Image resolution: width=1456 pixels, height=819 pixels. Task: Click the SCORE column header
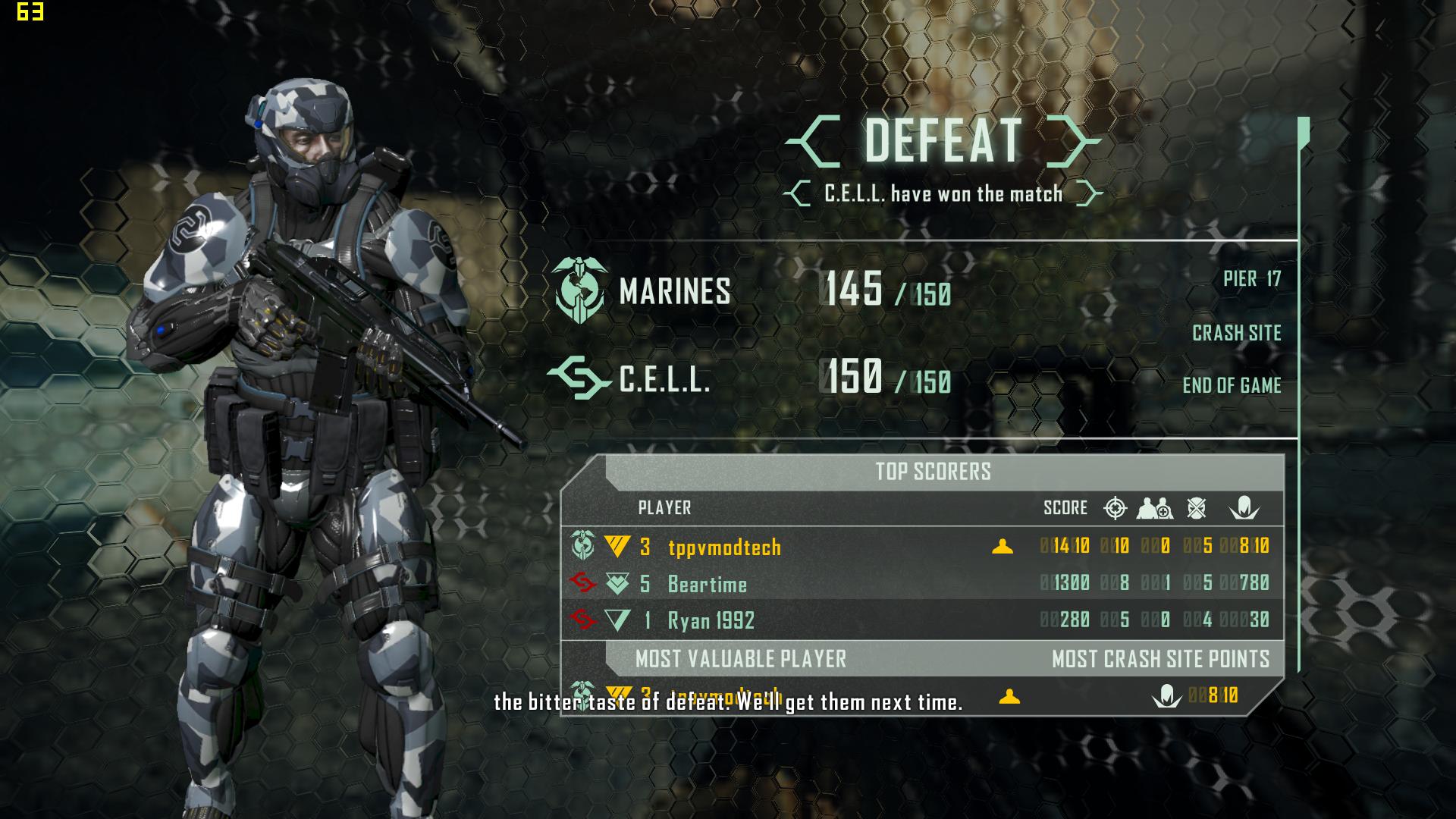pyautogui.click(x=1065, y=508)
